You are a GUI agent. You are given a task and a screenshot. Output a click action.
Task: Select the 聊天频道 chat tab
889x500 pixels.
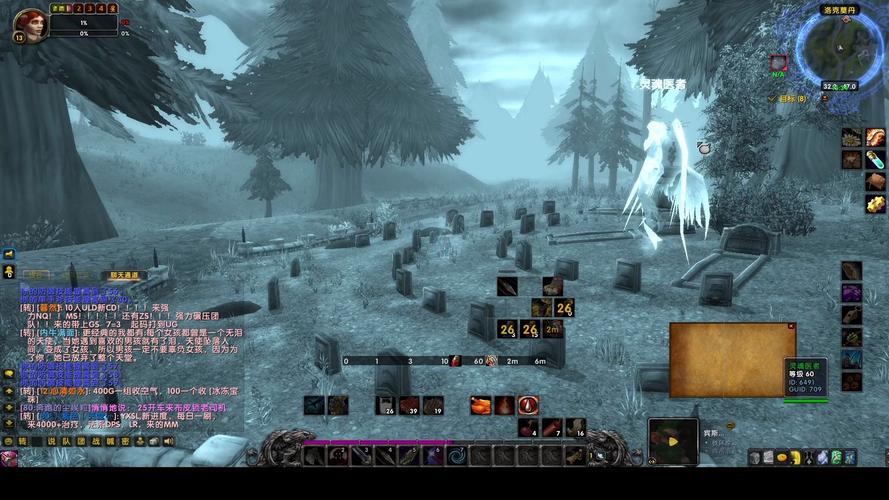(x=125, y=275)
